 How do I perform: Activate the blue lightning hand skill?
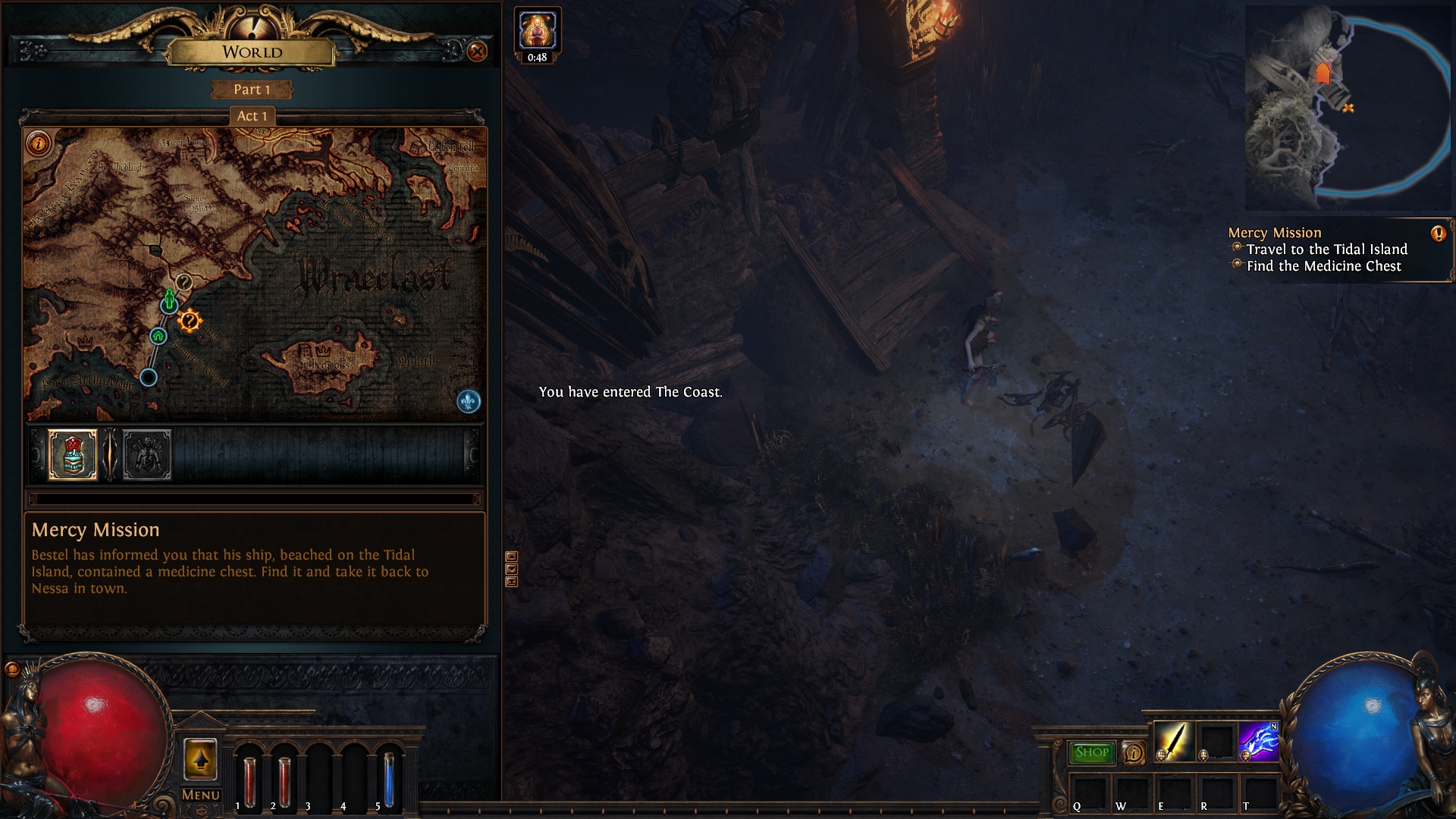(1258, 741)
